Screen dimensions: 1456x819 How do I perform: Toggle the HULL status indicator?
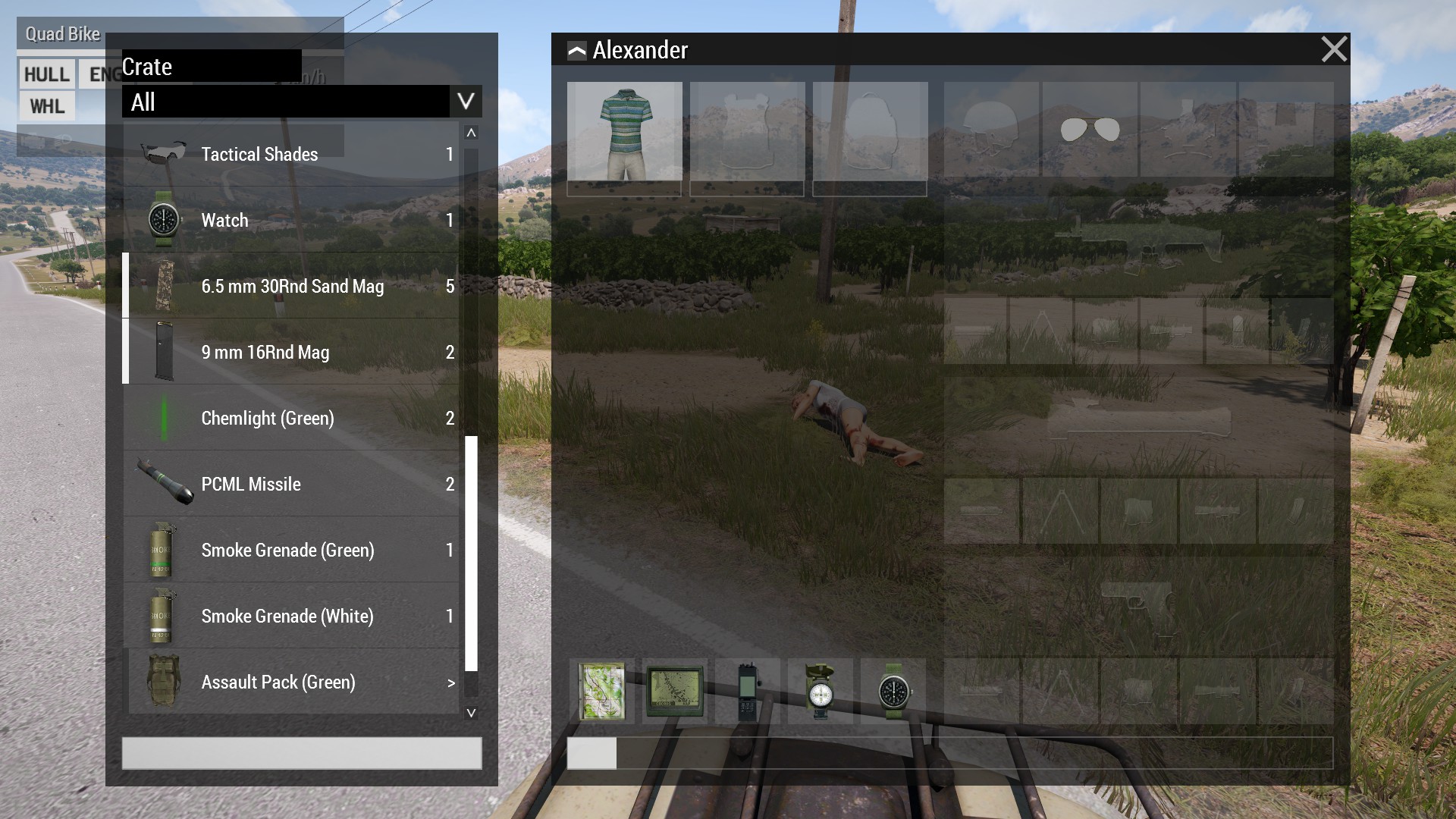pos(46,74)
